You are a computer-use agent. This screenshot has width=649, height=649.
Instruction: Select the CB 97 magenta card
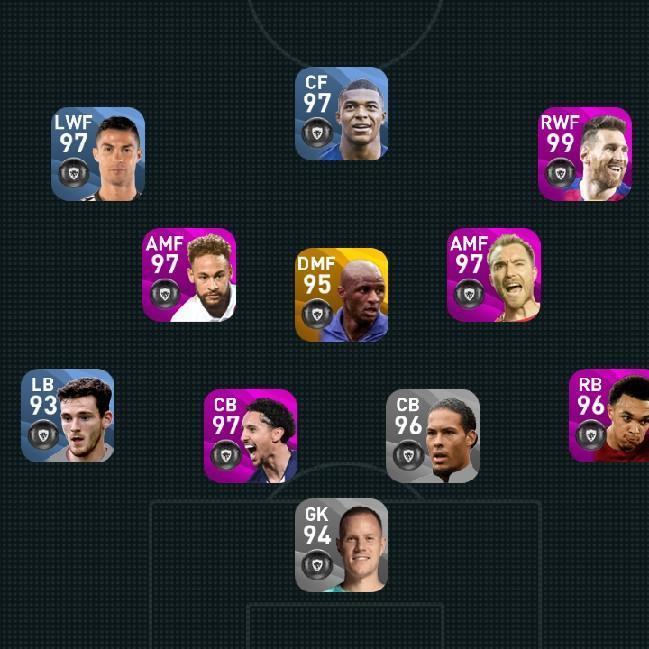click(x=250, y=436)
